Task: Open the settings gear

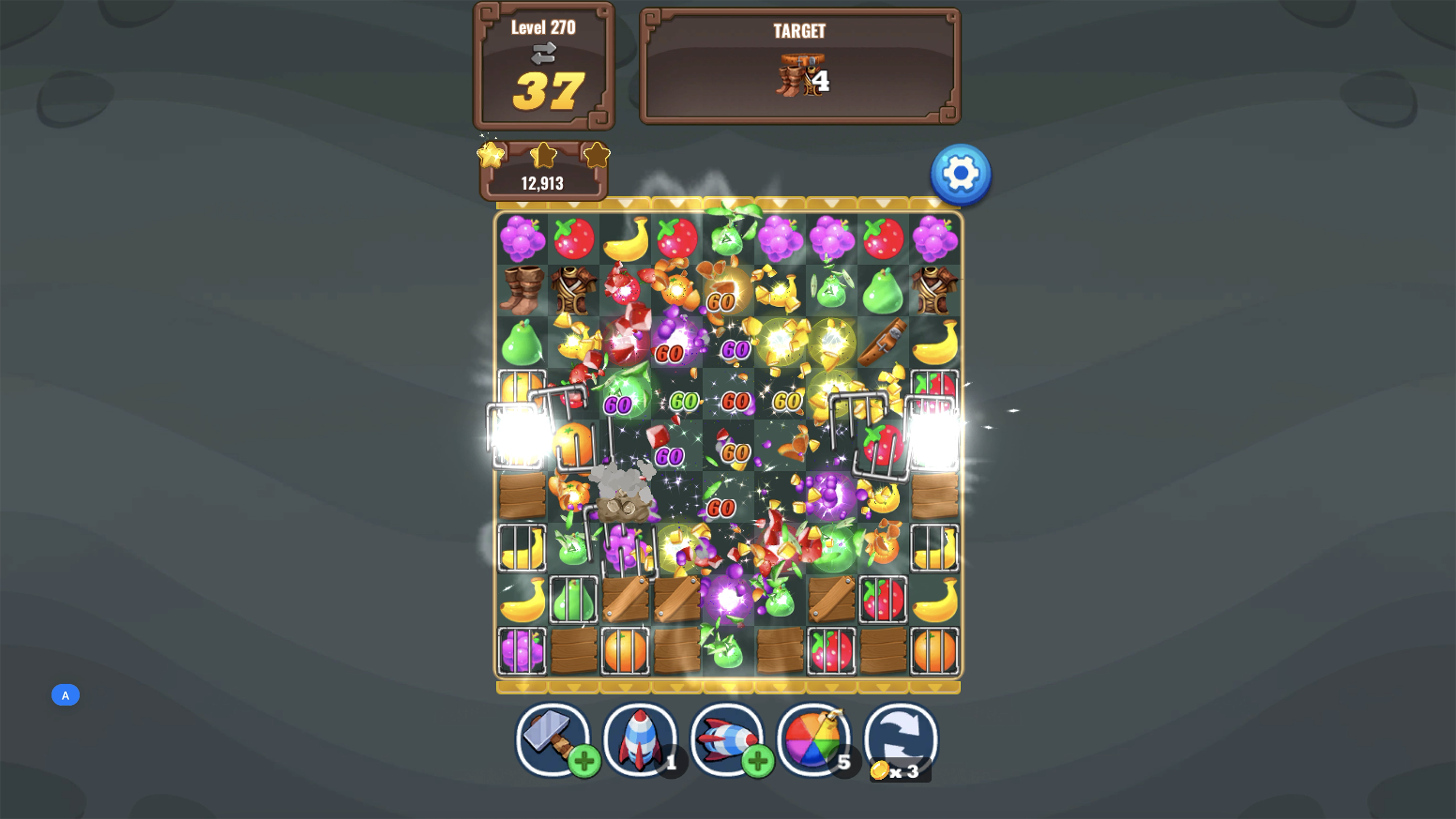Action: click(x=961, y=175)
